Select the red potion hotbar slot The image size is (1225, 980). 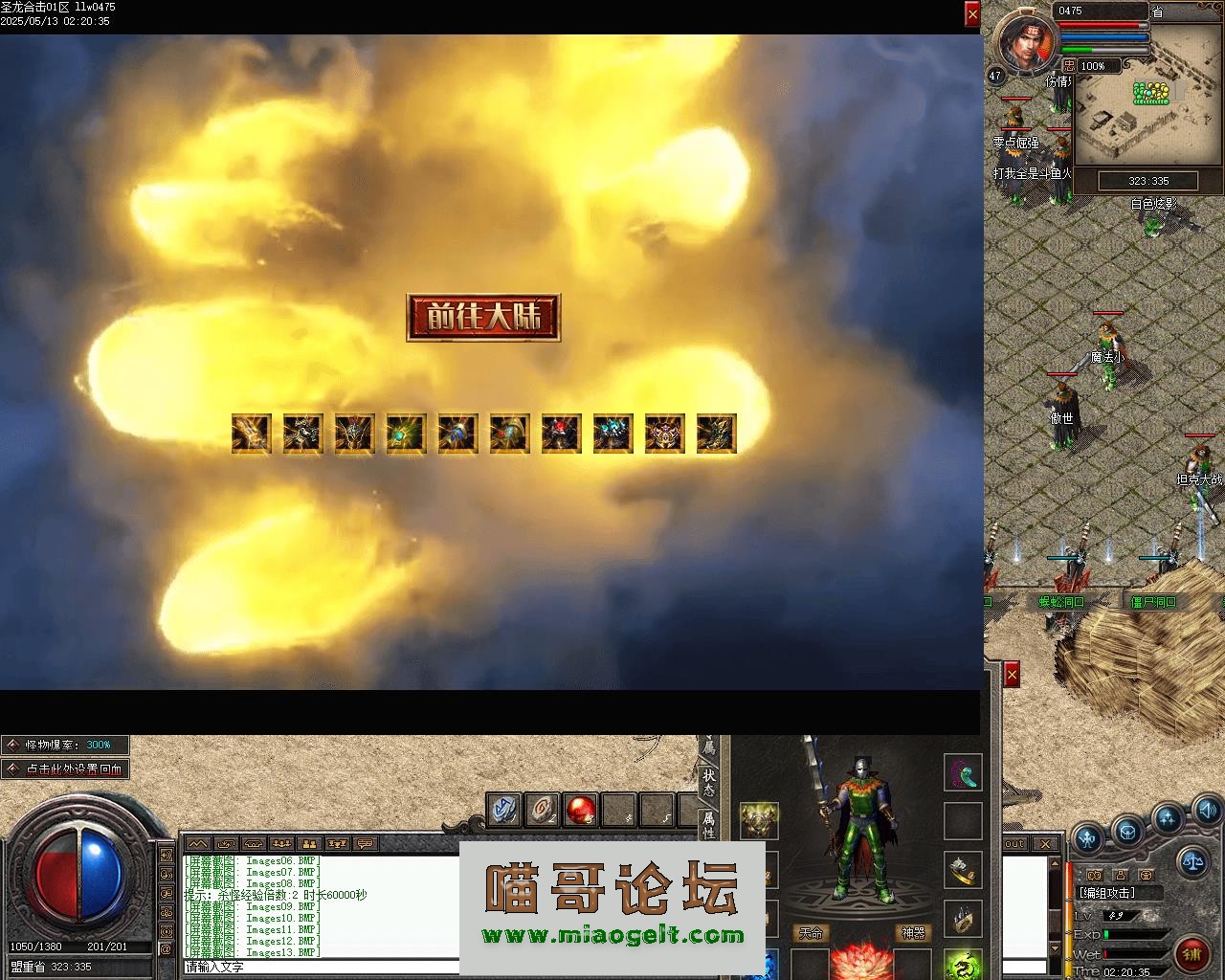tap(580, 810)
